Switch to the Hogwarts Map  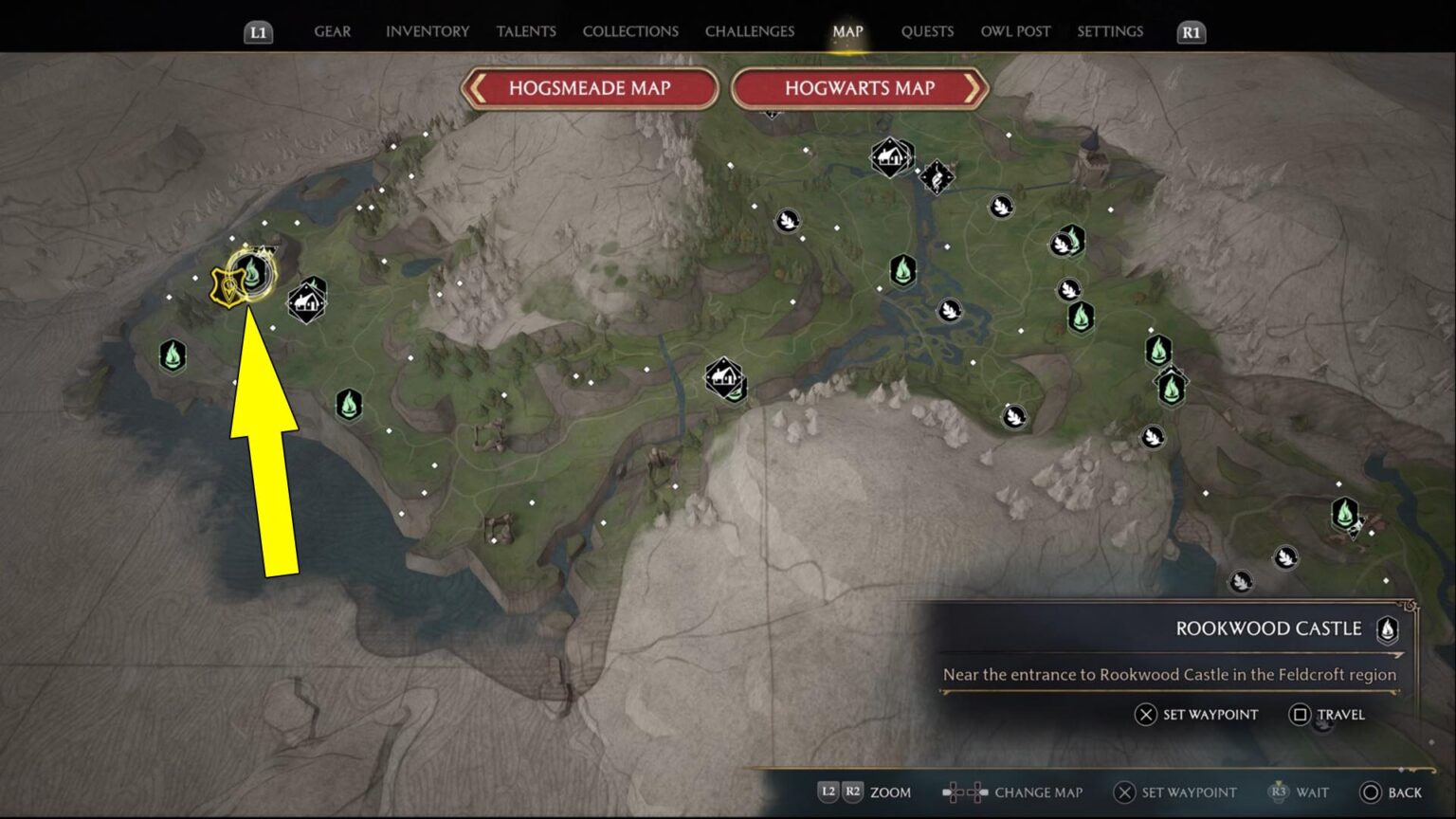click(860, 88)
